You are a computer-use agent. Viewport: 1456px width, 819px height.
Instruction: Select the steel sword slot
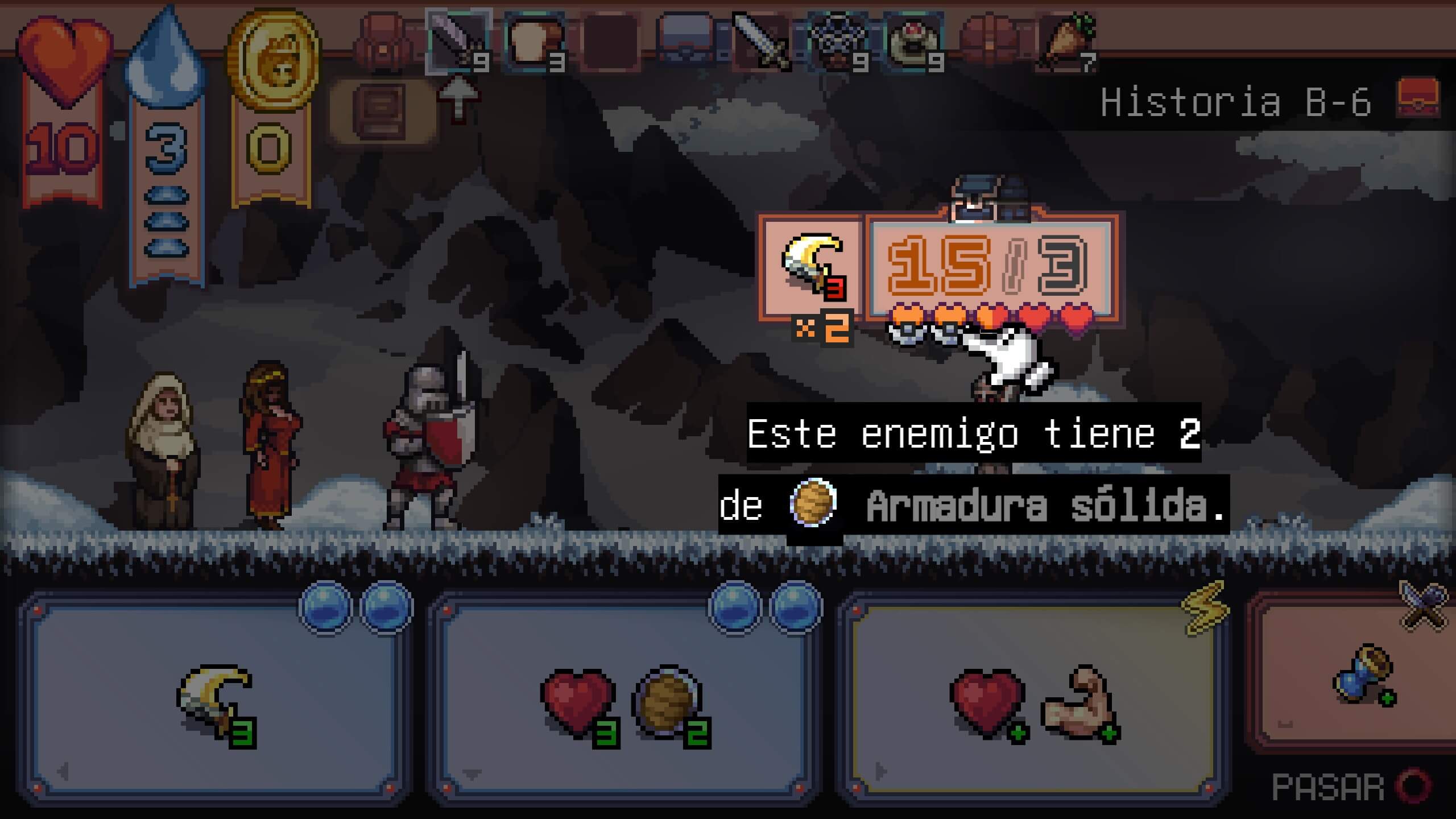[761, 42]
